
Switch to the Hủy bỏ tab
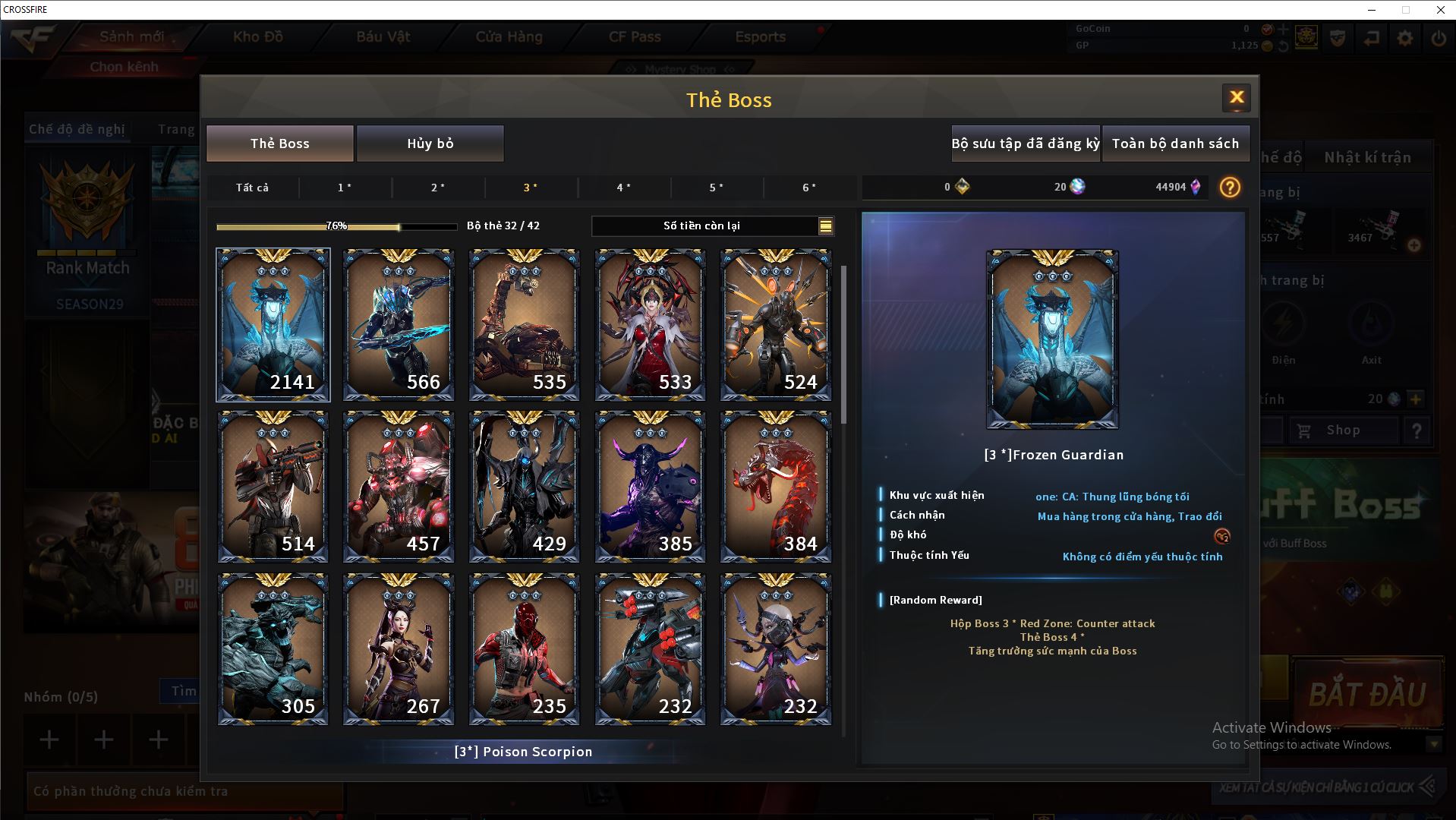click(430, 143)
